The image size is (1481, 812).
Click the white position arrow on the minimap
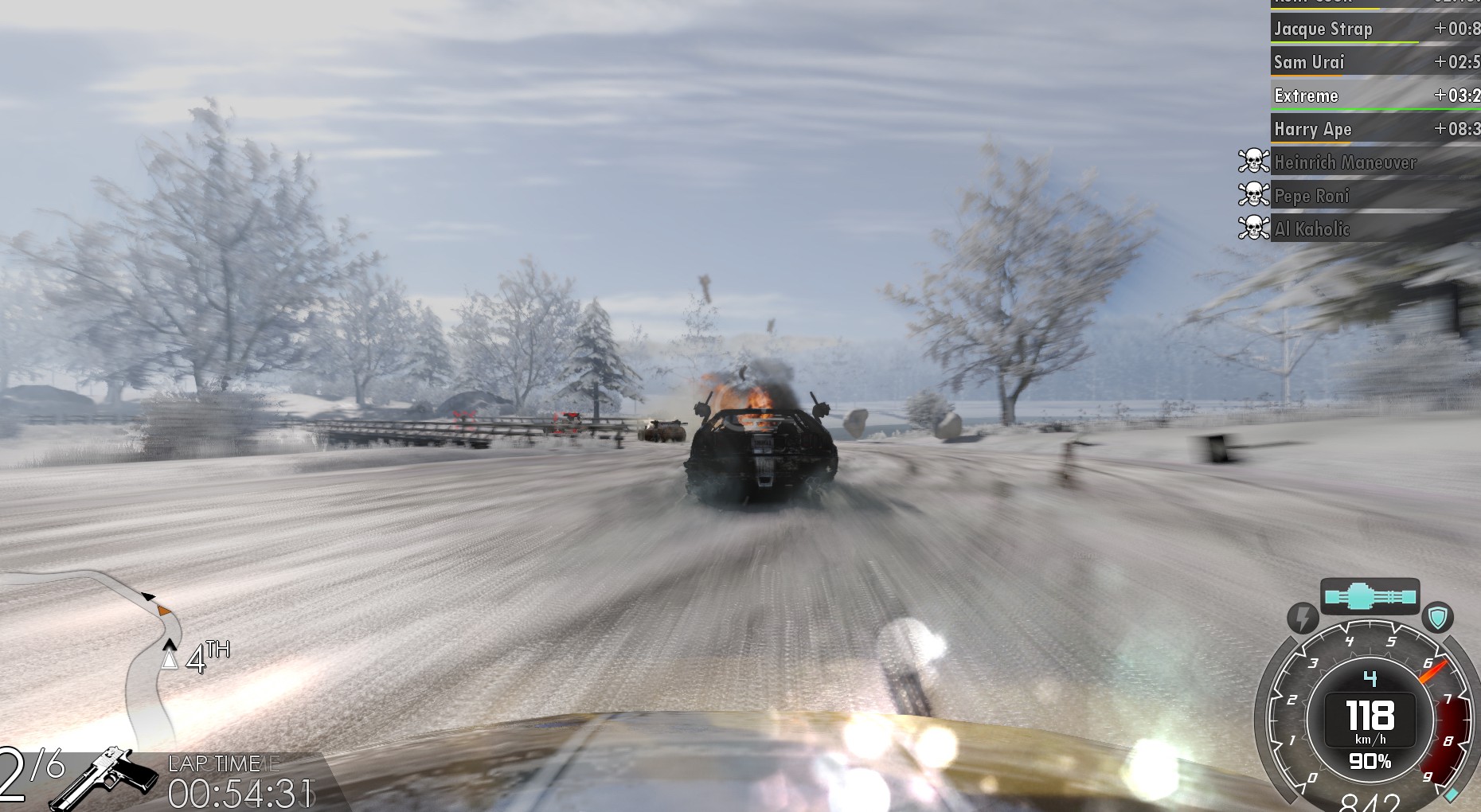170,658
